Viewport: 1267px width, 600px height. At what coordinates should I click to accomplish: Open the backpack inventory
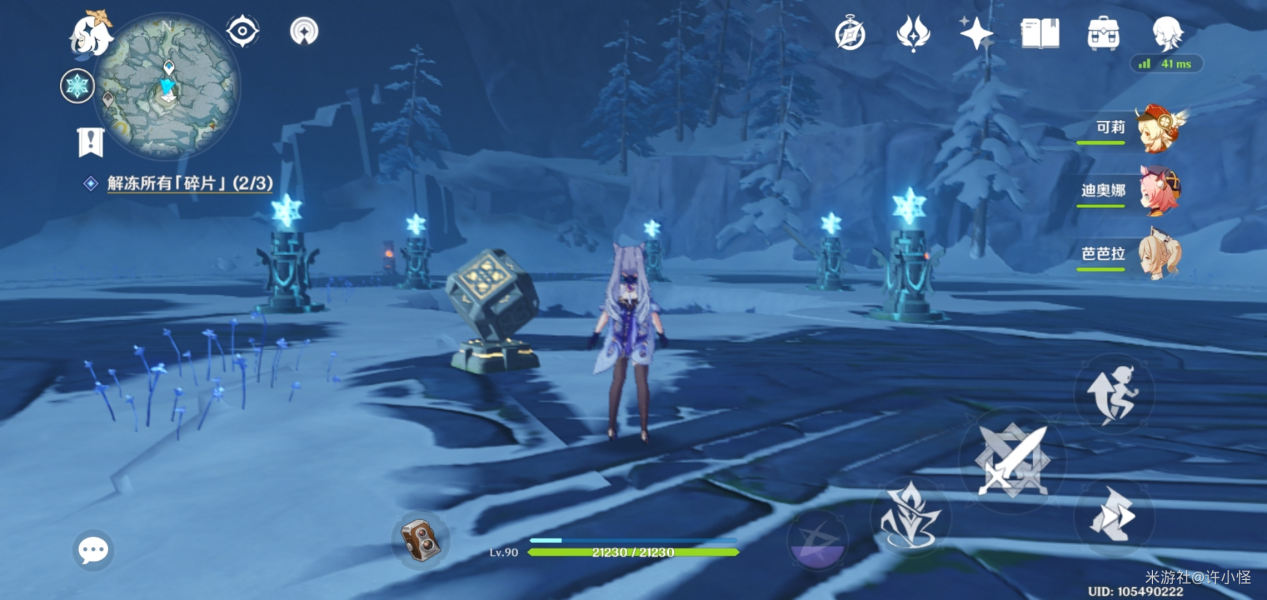click(x=1103, y=34)
